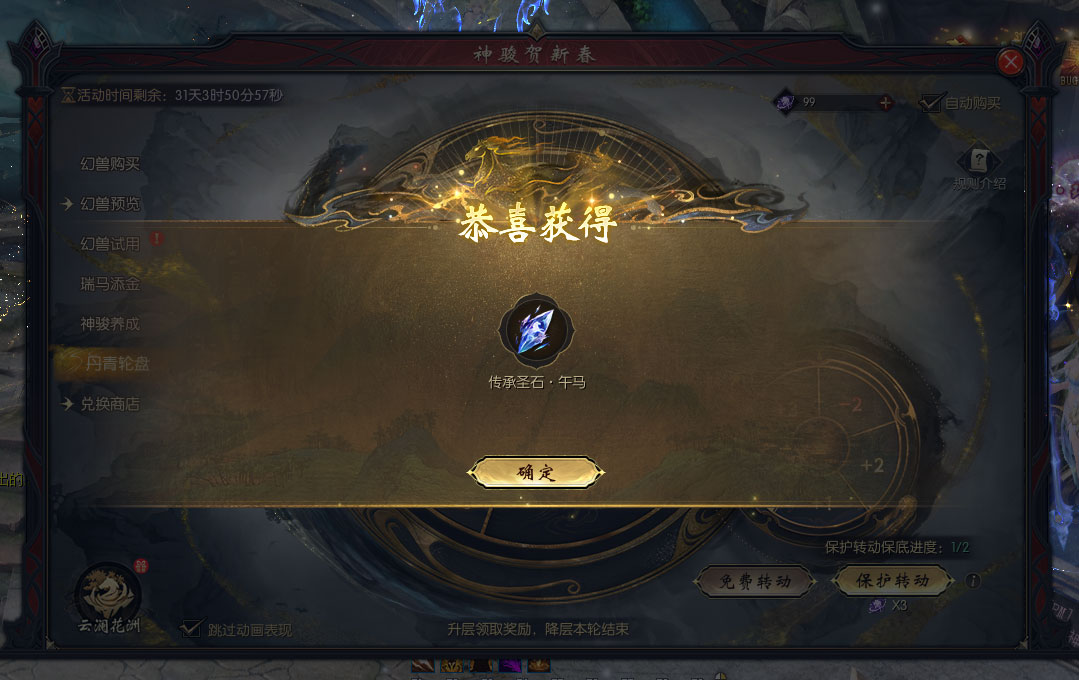Show the 神骏养成 page
The width and height of the screenshot is (1079, 680).
pyautogui.click(x=110, y=324)
